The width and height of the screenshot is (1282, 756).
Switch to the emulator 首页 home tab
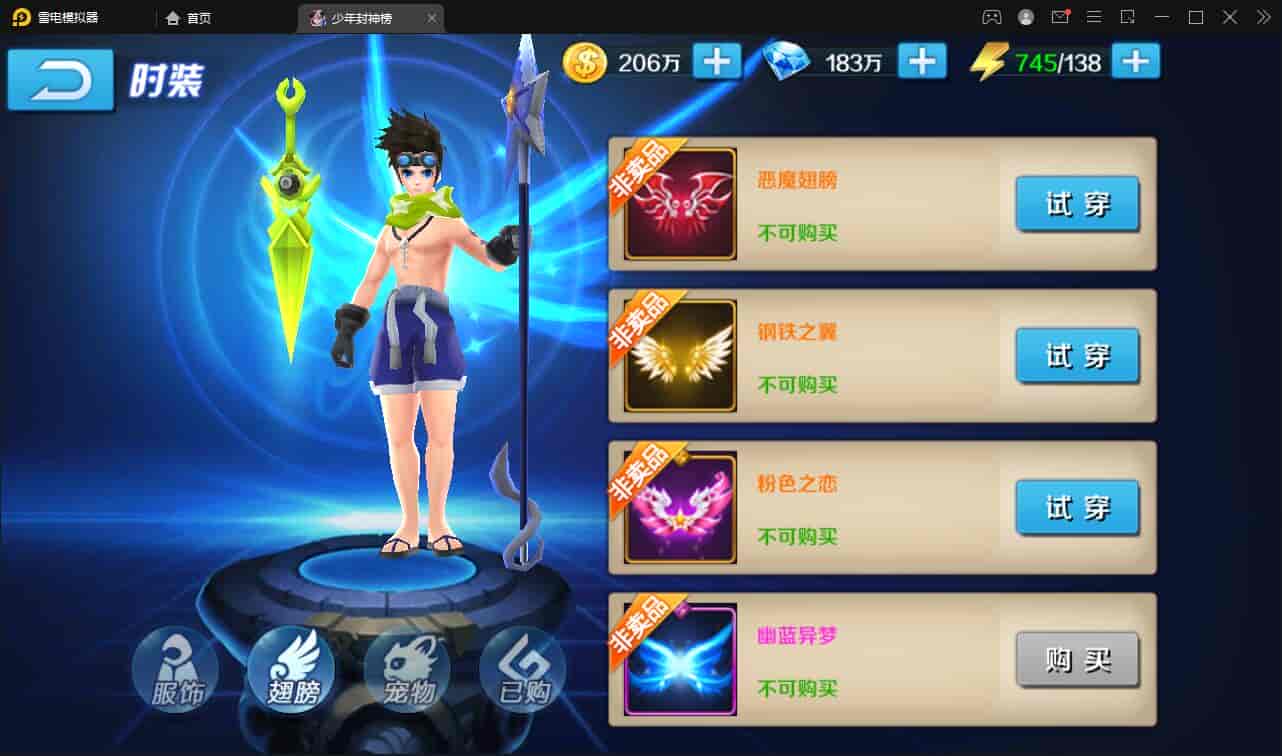click(x=189, y=18)
